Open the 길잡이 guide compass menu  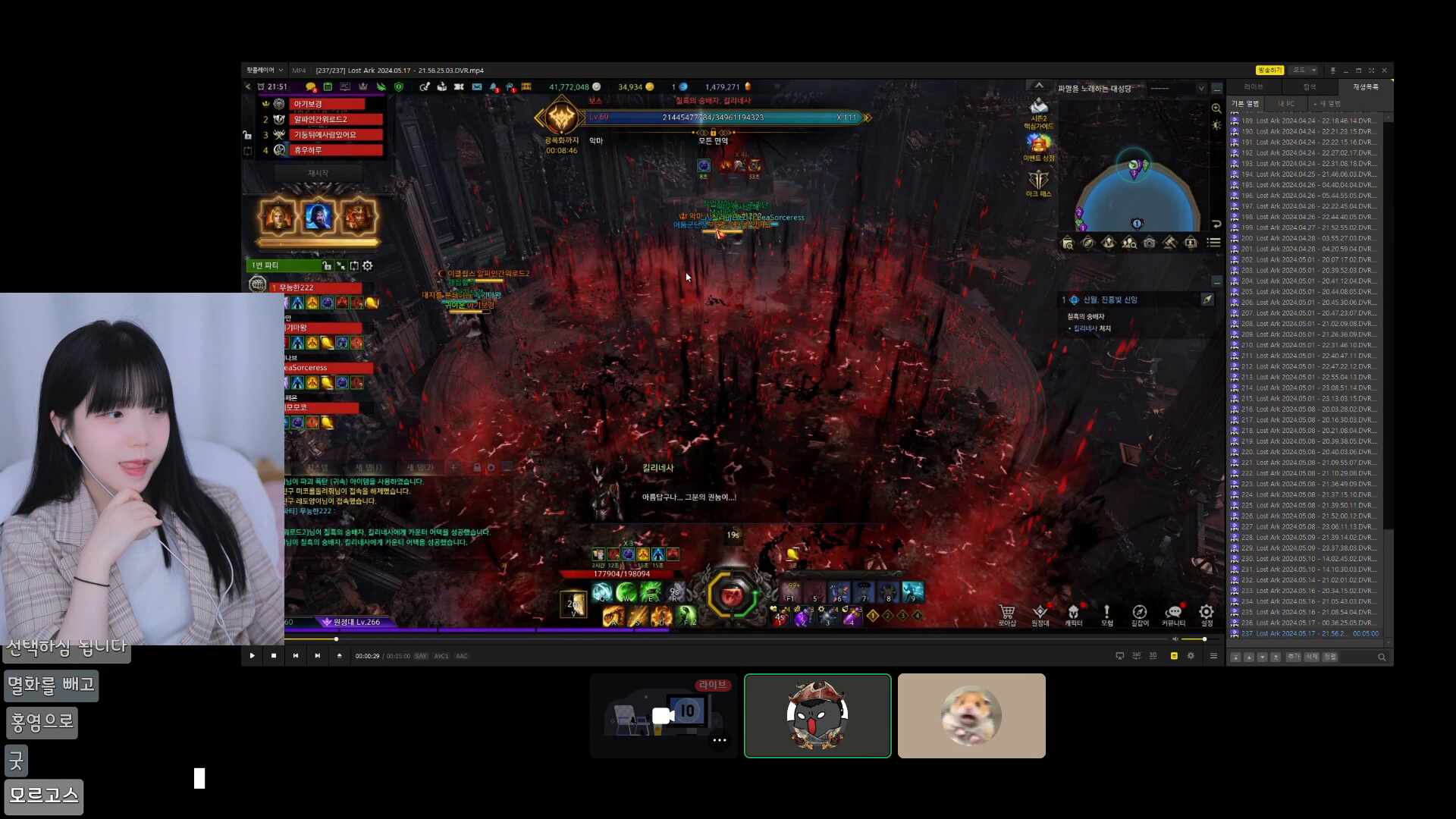coord(1139,613)
